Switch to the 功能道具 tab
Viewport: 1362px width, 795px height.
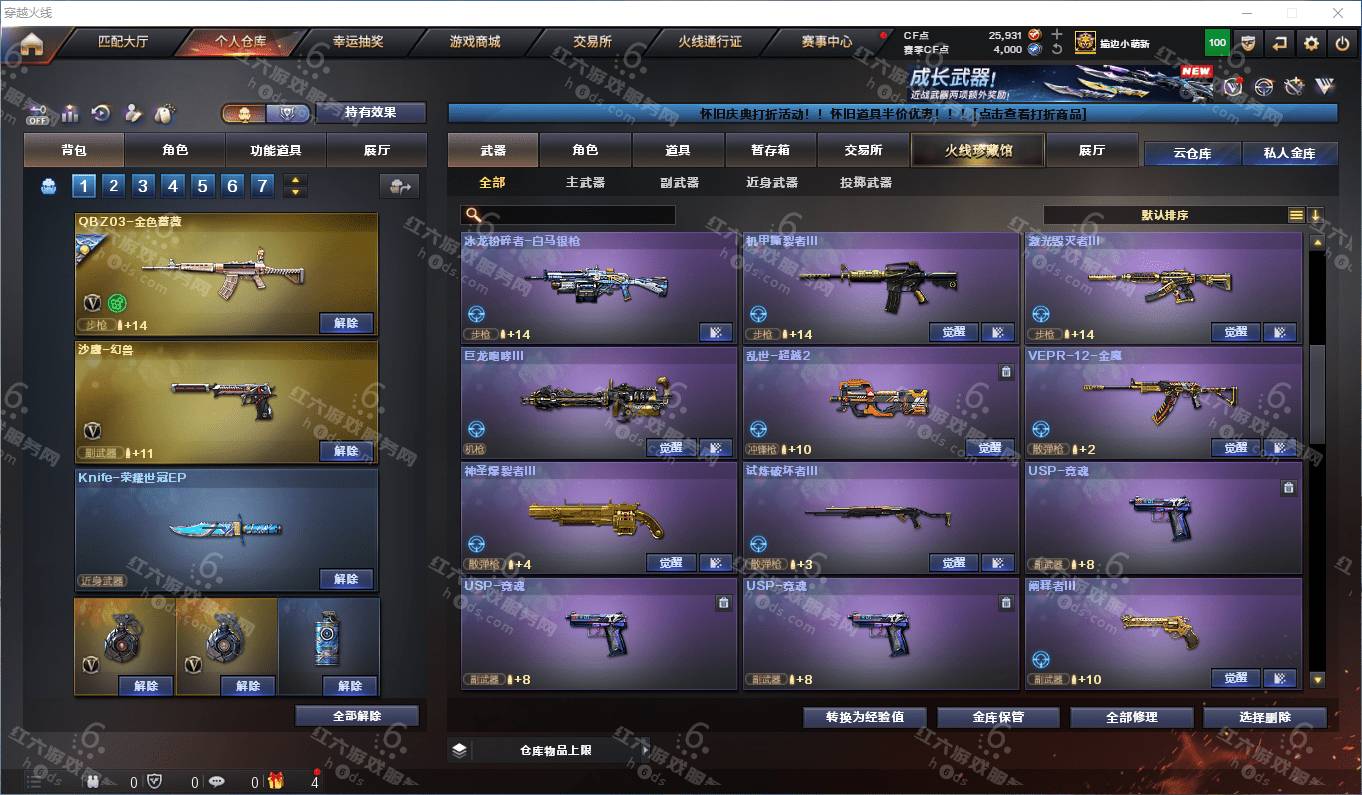click(276, 150)
